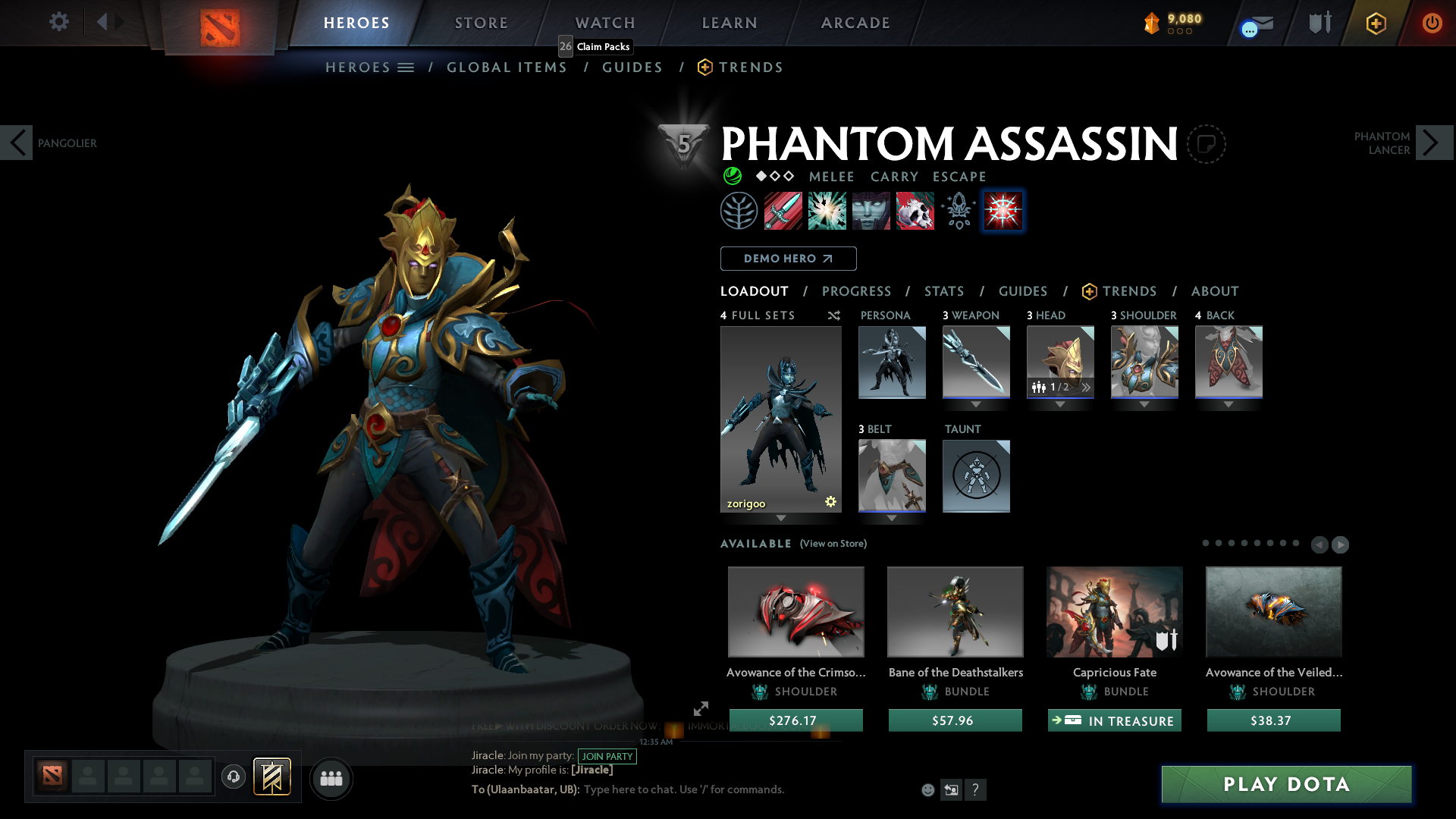Open the zorigoo set customization gear
This screenshot has width=1456, height=819.
coord(830,500)
